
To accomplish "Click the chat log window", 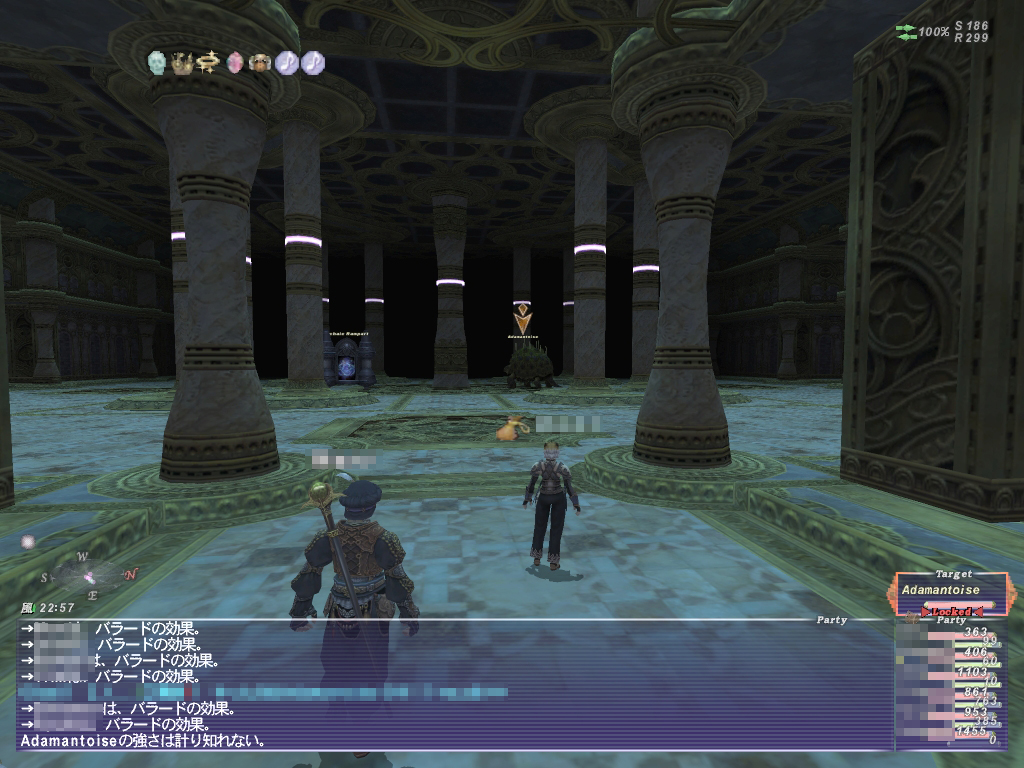I will 450,685.
